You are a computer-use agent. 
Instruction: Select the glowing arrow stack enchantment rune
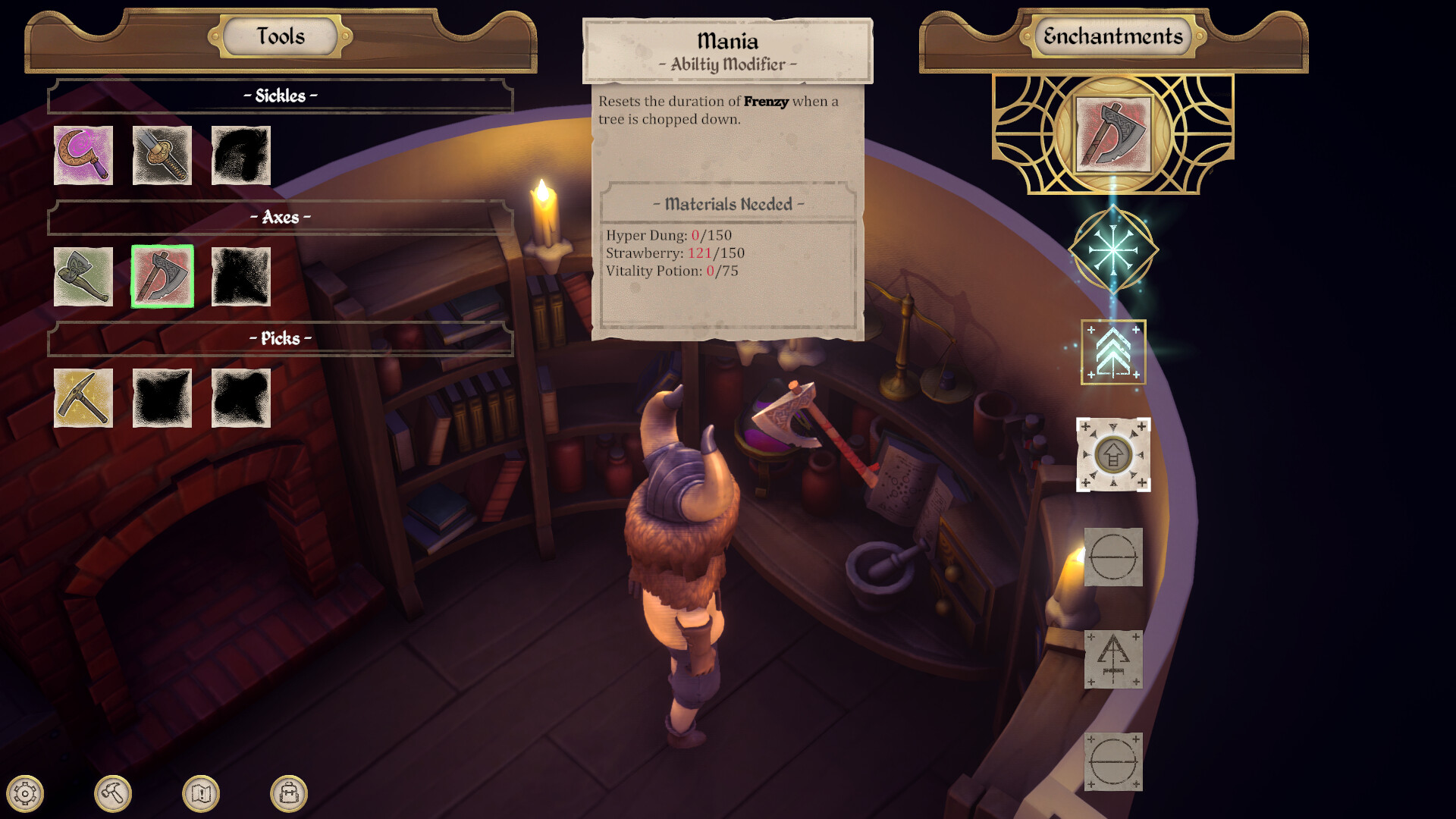point(1114,353)
